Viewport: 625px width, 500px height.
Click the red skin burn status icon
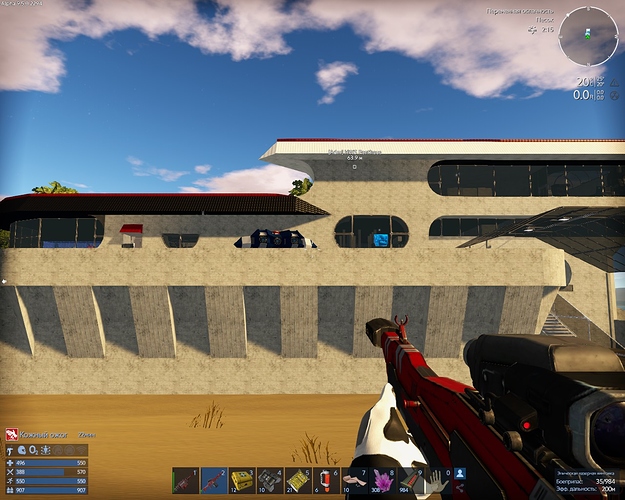pyautogui.click(x=12, y=434)
